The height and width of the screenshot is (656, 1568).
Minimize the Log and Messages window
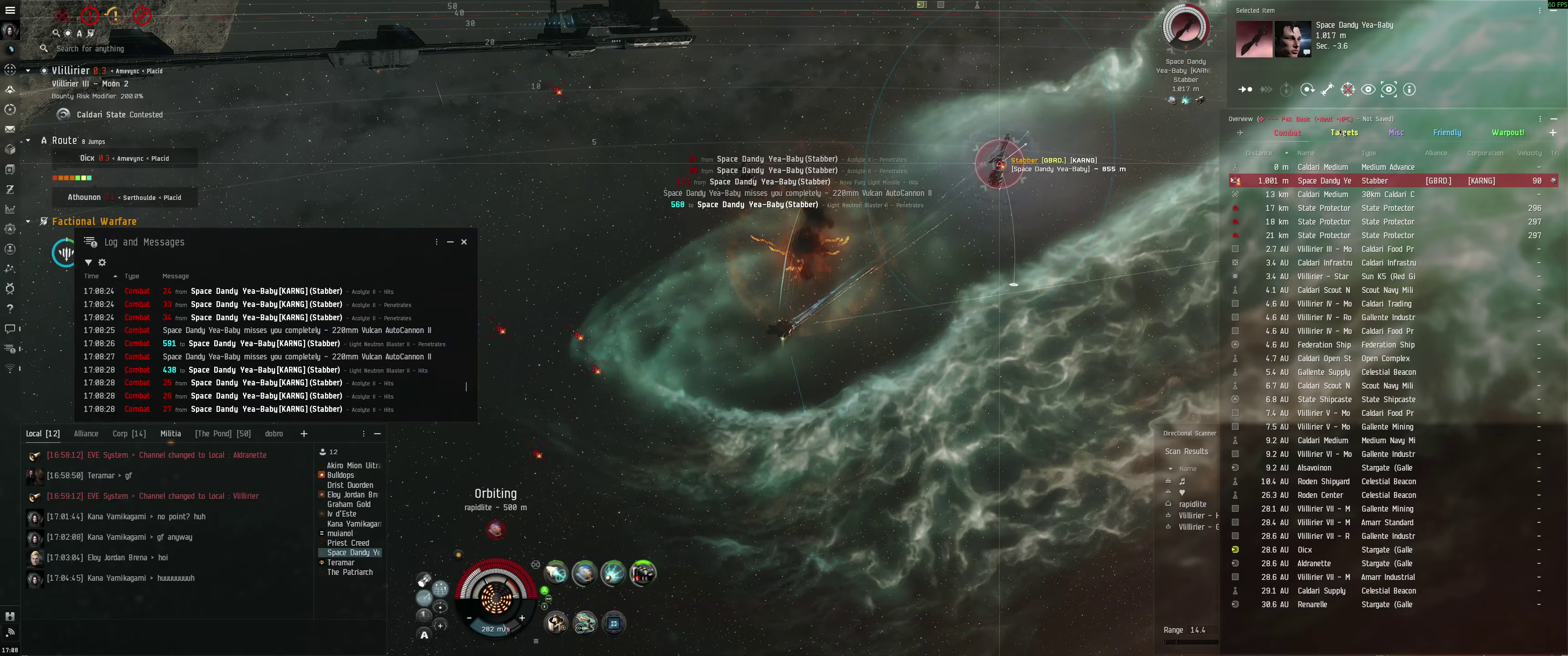[x=450, y=242]
